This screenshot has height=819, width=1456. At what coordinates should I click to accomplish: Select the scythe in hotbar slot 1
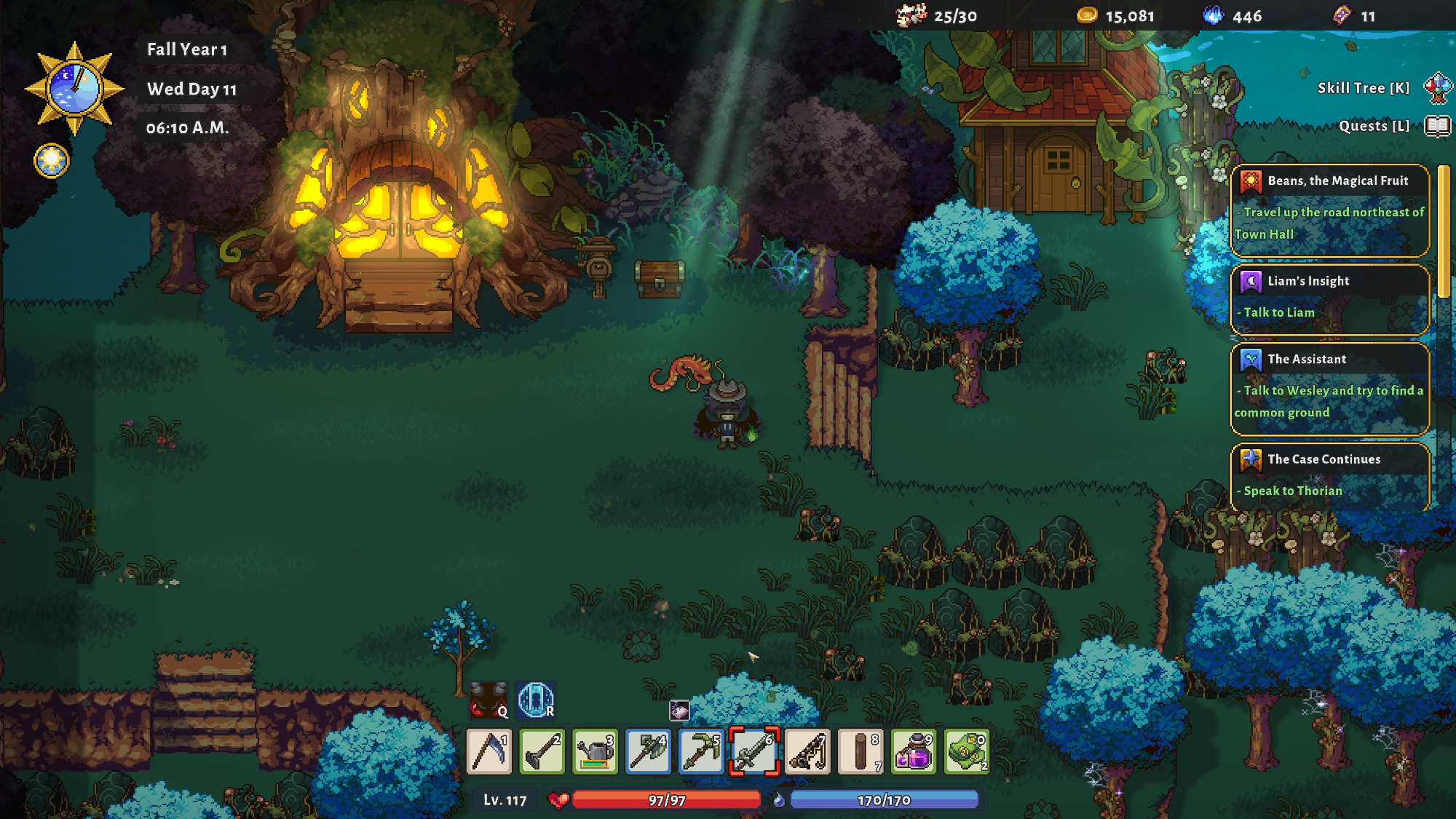tap(488, 751)
